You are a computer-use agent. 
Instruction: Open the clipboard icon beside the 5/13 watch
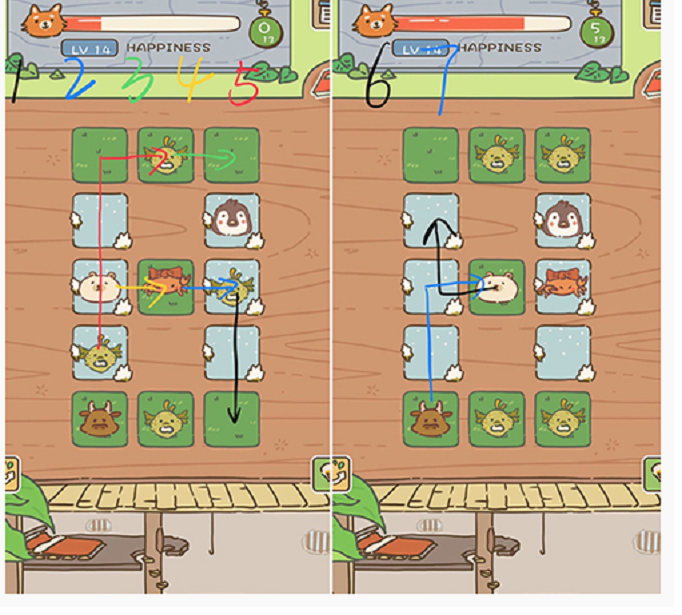654,14
